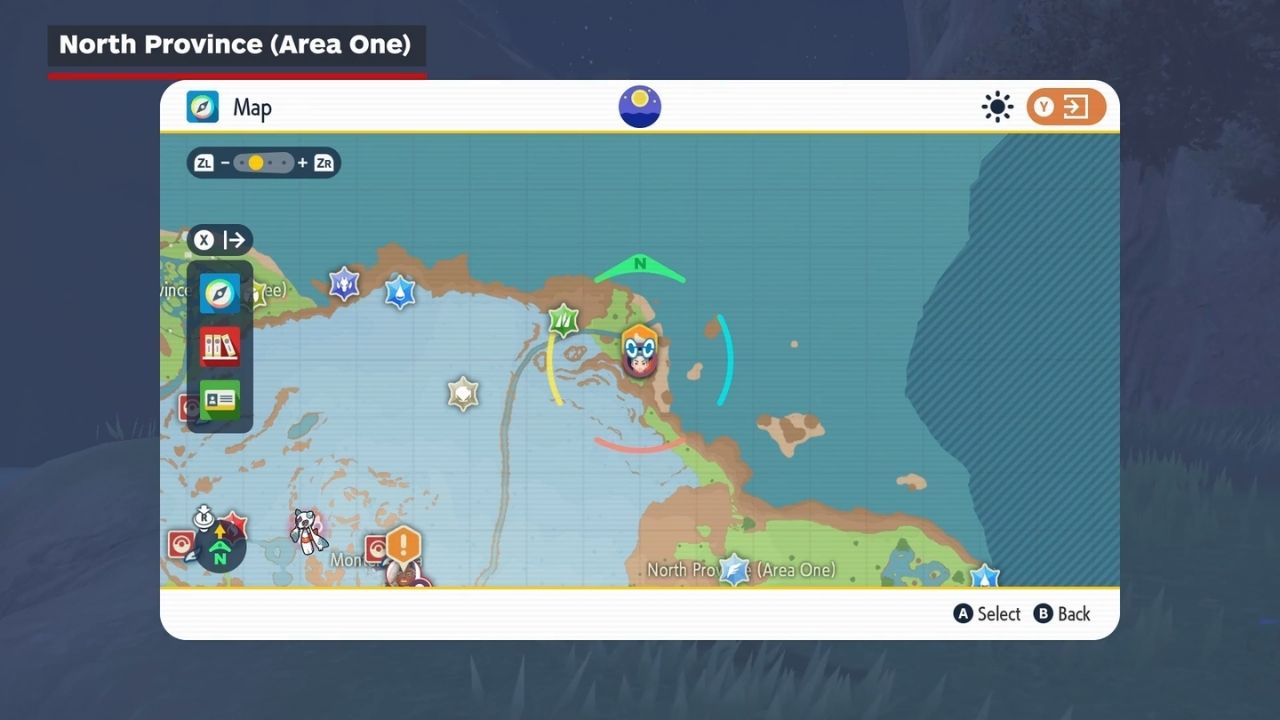Select the white Tera Raid crystal marker

coord(463,393)
